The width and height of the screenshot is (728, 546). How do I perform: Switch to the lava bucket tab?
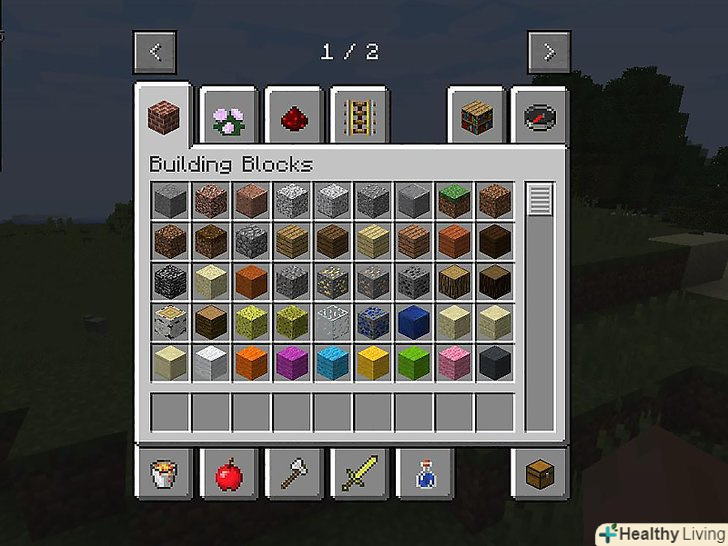click(163, 474)
